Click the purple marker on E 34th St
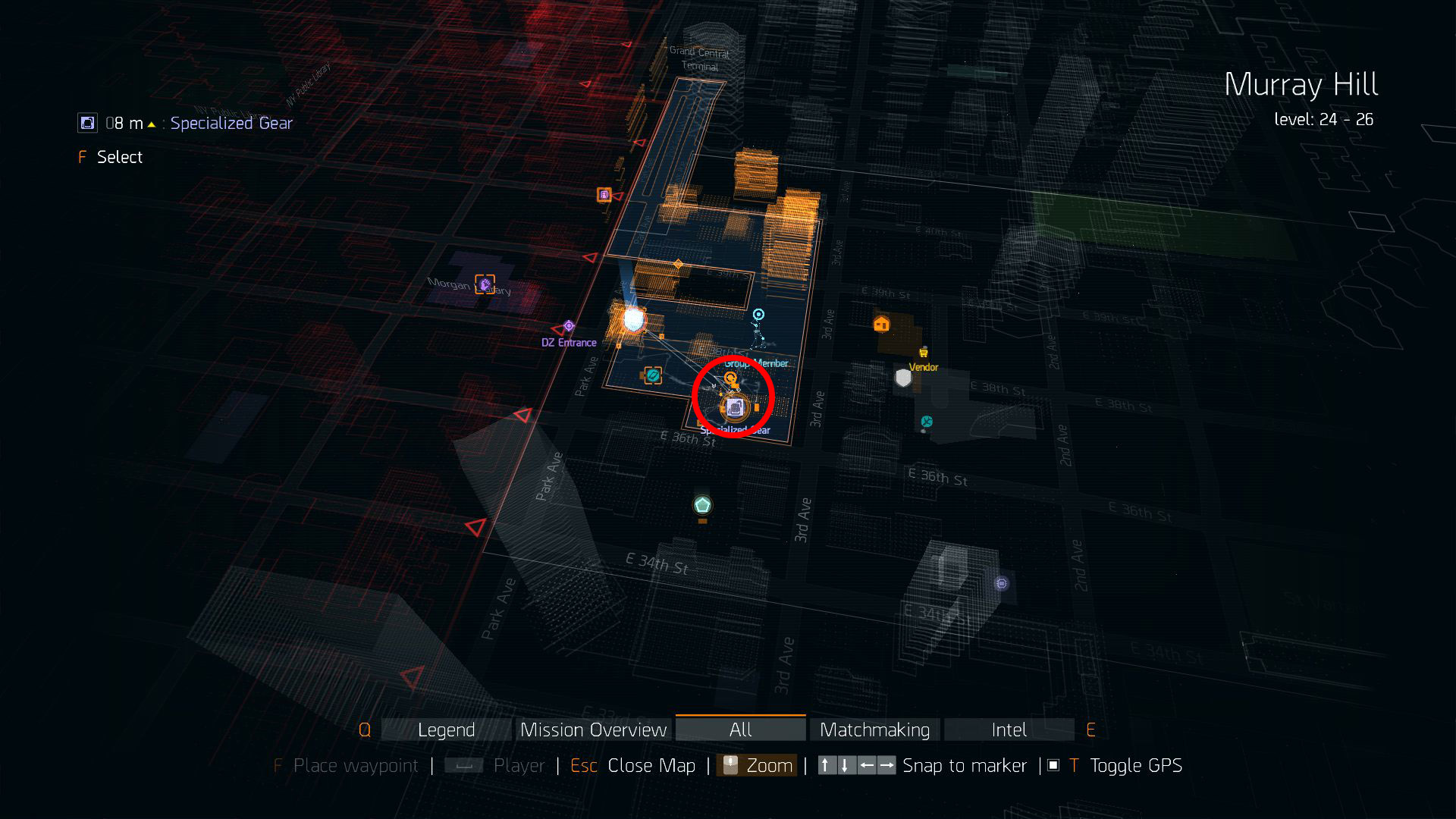Image resolution: width=1456 pixels, height=819 pixels. [1002, 583]
